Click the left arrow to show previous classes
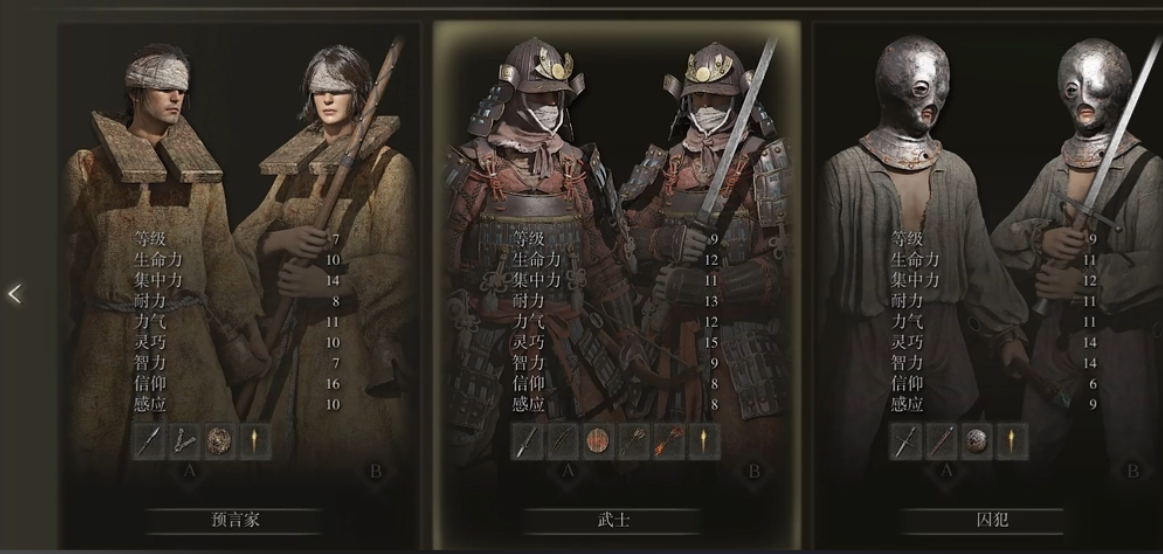1163x554 pixels. [14, 293]
